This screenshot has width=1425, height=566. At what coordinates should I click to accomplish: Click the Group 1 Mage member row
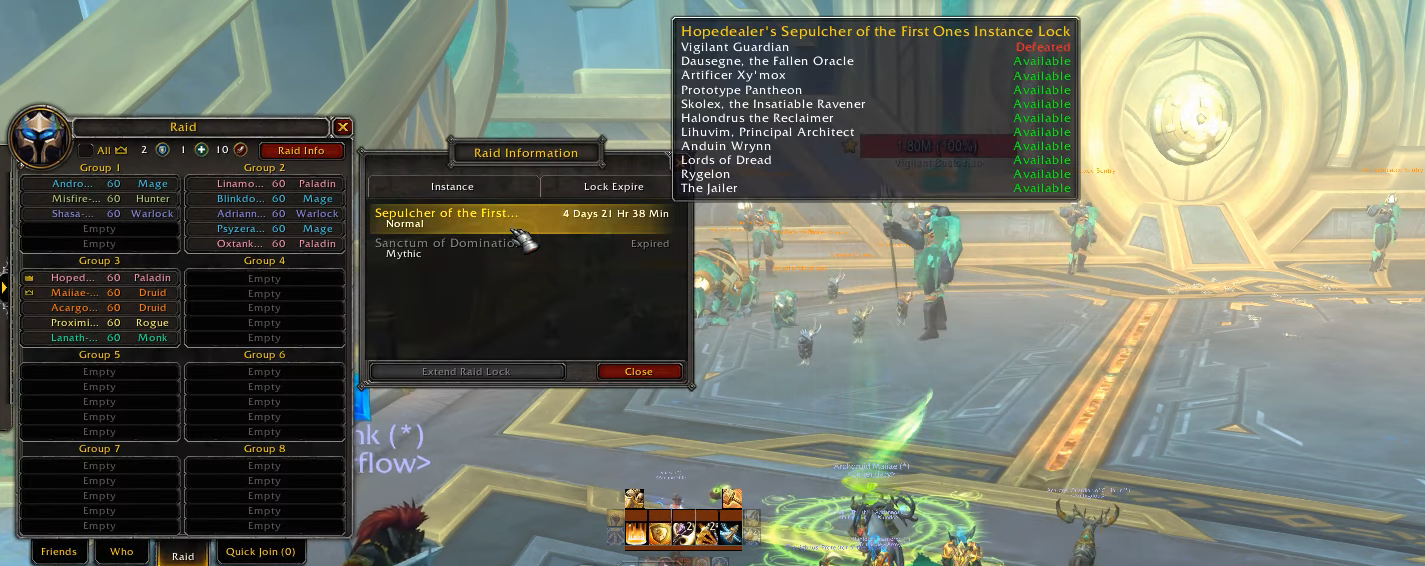tap(99, 184)
